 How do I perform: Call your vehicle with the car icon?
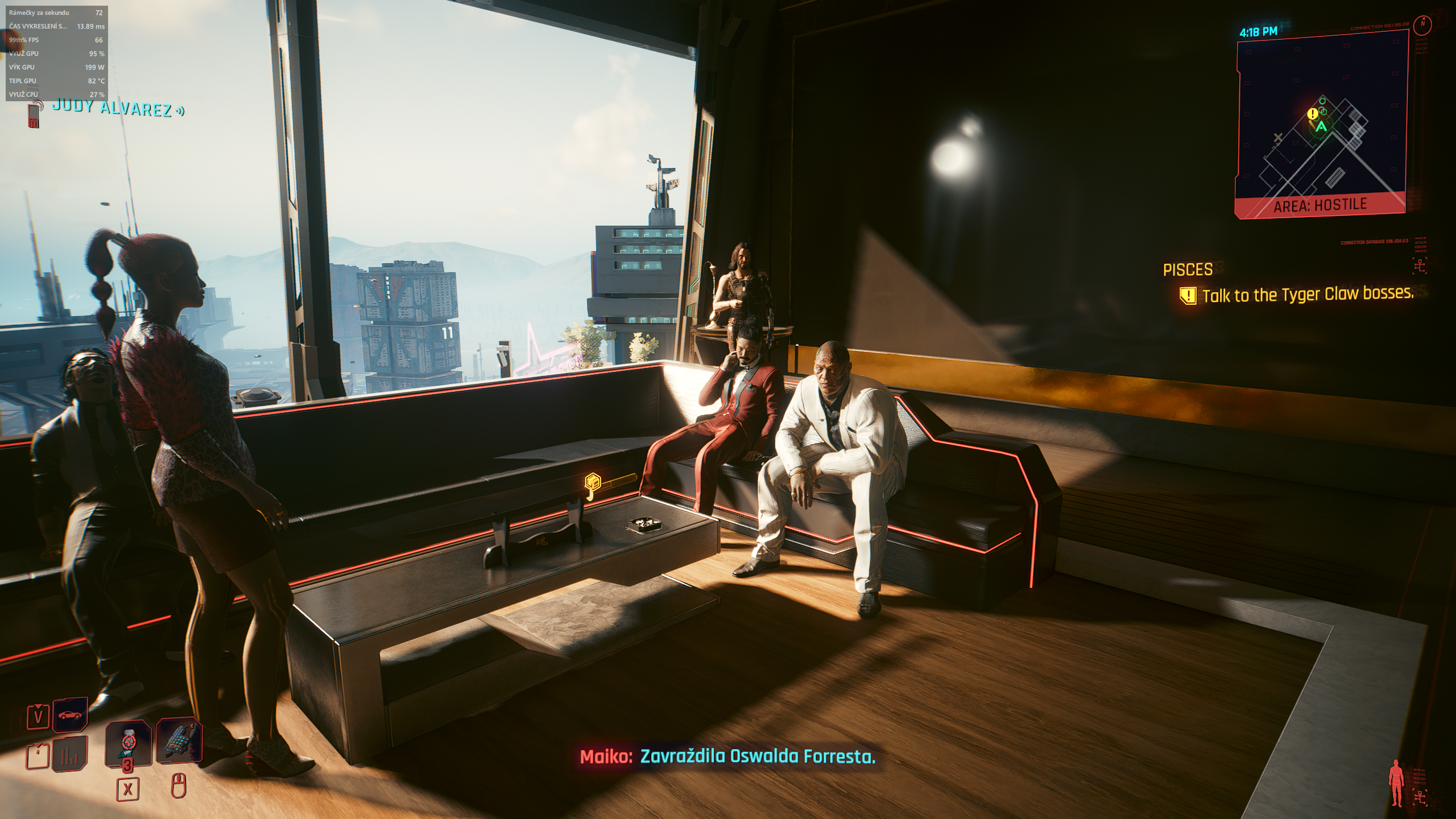[70, 715]
